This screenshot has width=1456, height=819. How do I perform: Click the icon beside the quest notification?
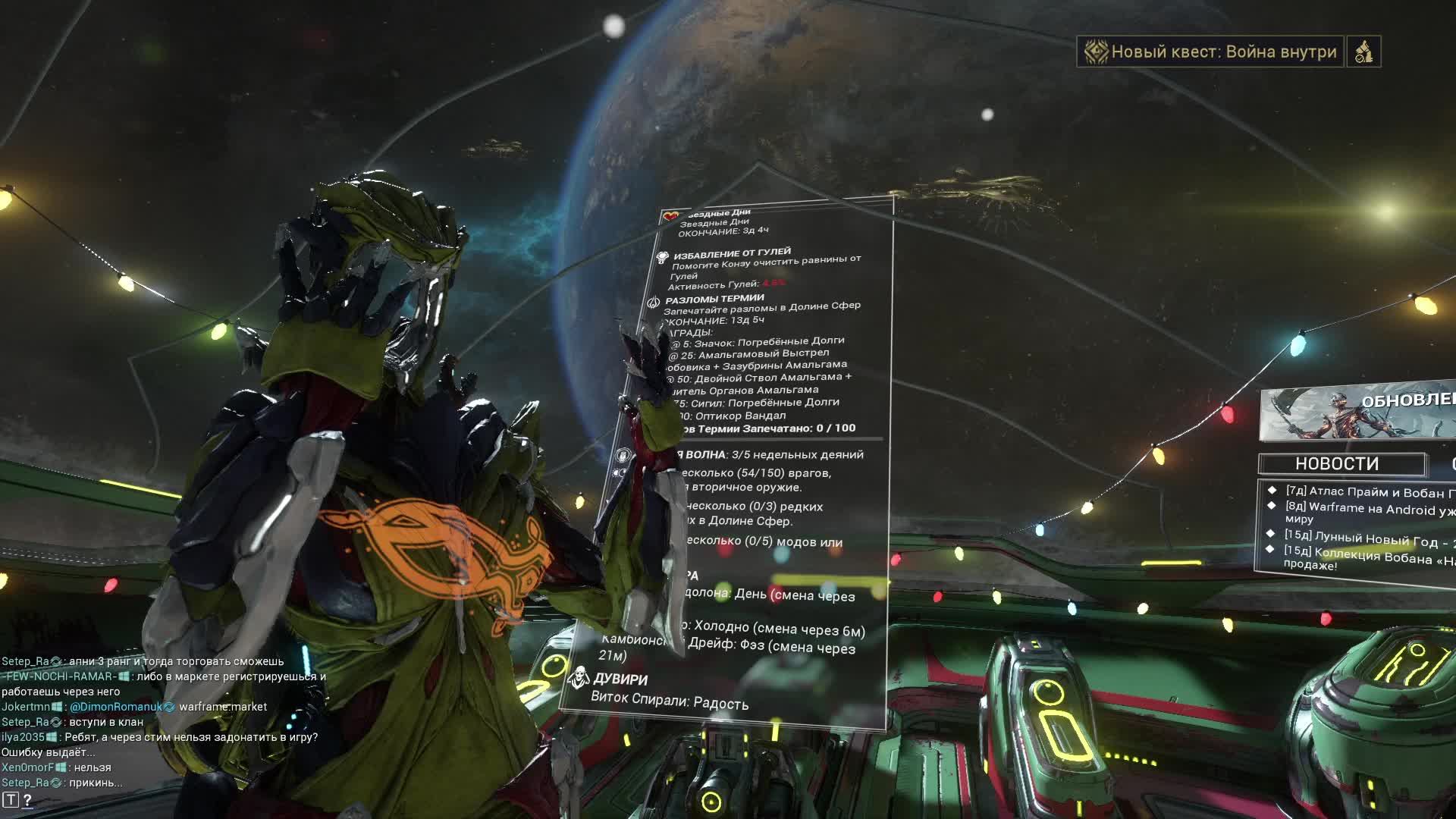(x=1363, y=52)
